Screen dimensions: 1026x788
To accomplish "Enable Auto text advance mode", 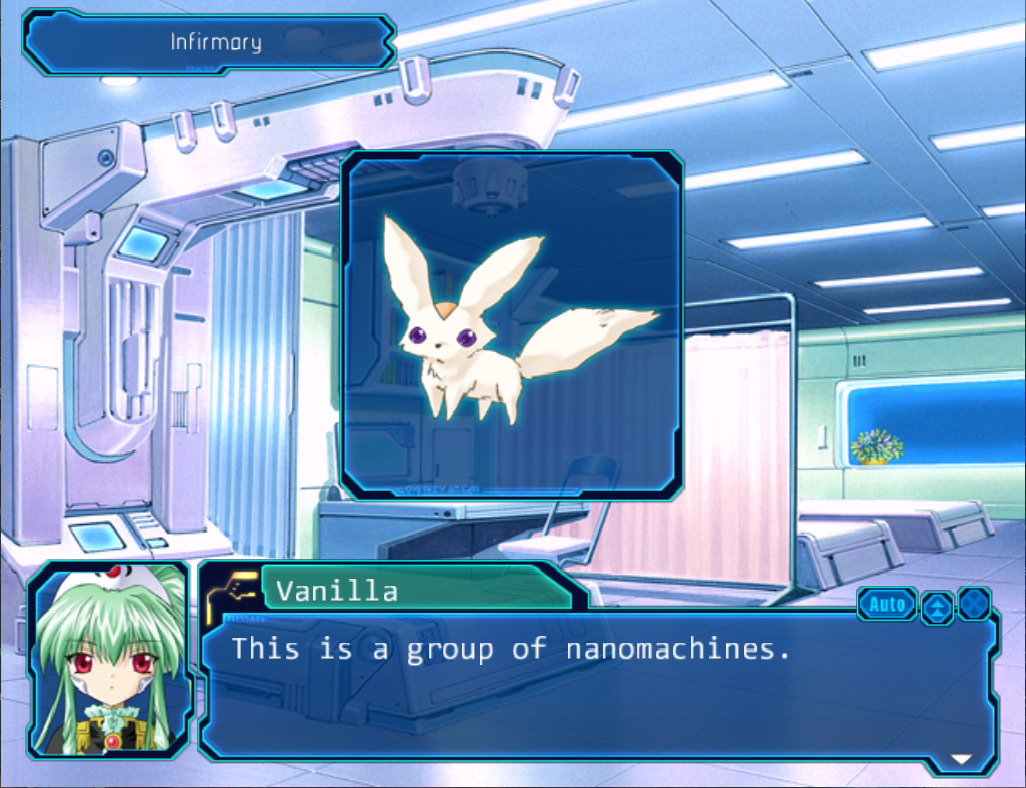I will click(887, 604).
